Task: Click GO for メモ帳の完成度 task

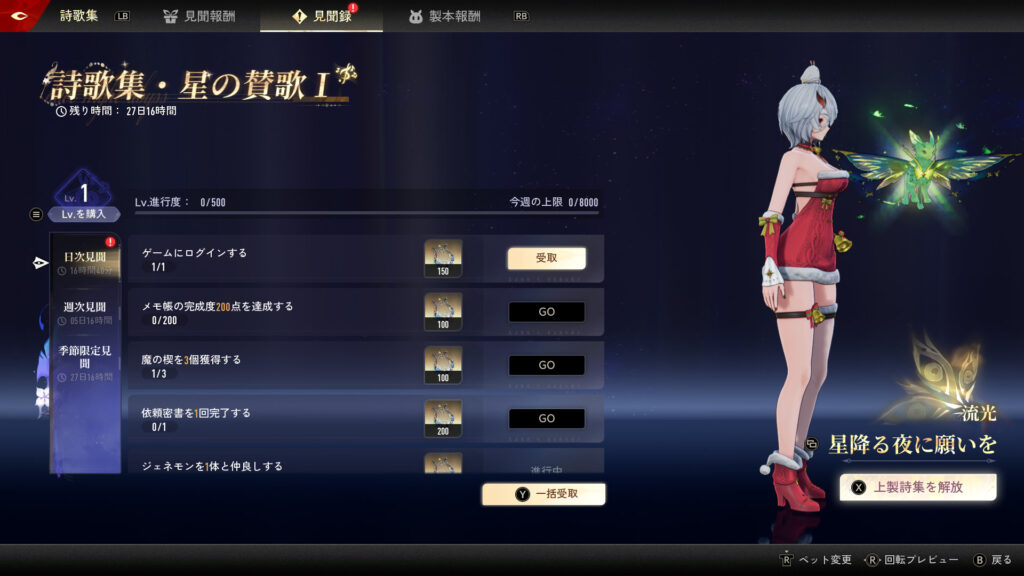Action: 546,312
